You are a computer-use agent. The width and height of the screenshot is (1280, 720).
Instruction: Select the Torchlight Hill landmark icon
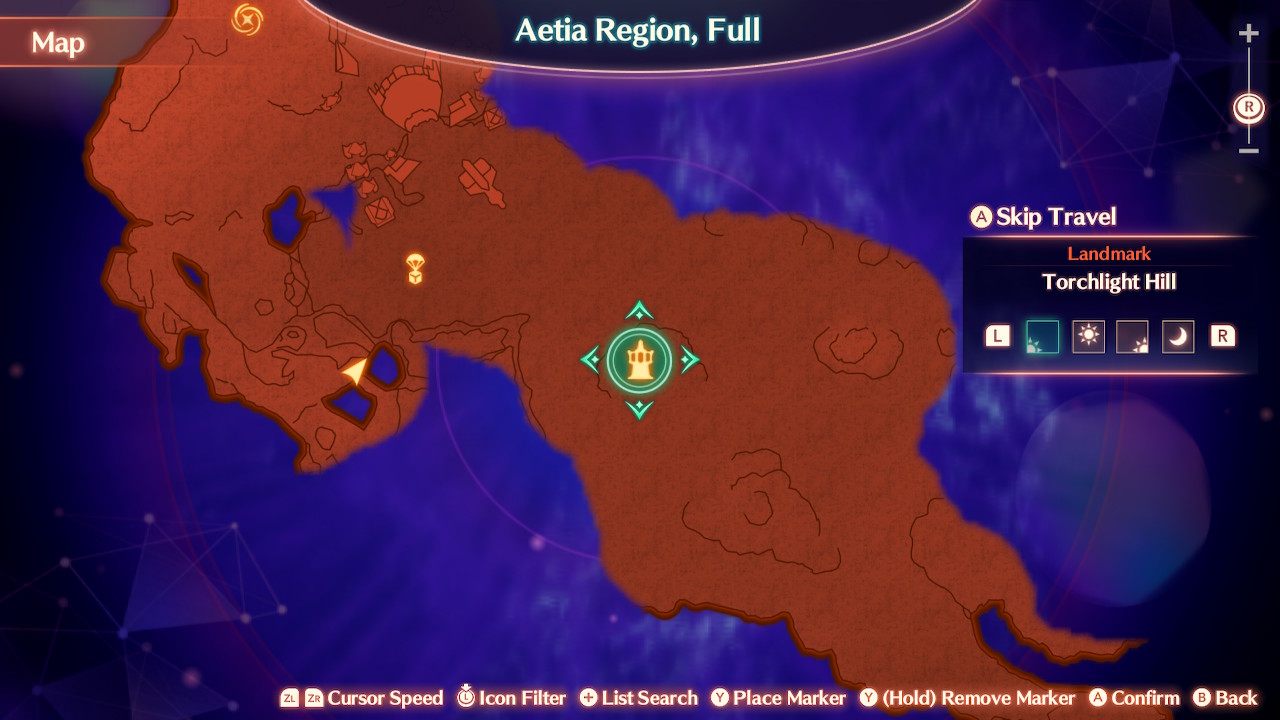(x=640, y=359)
